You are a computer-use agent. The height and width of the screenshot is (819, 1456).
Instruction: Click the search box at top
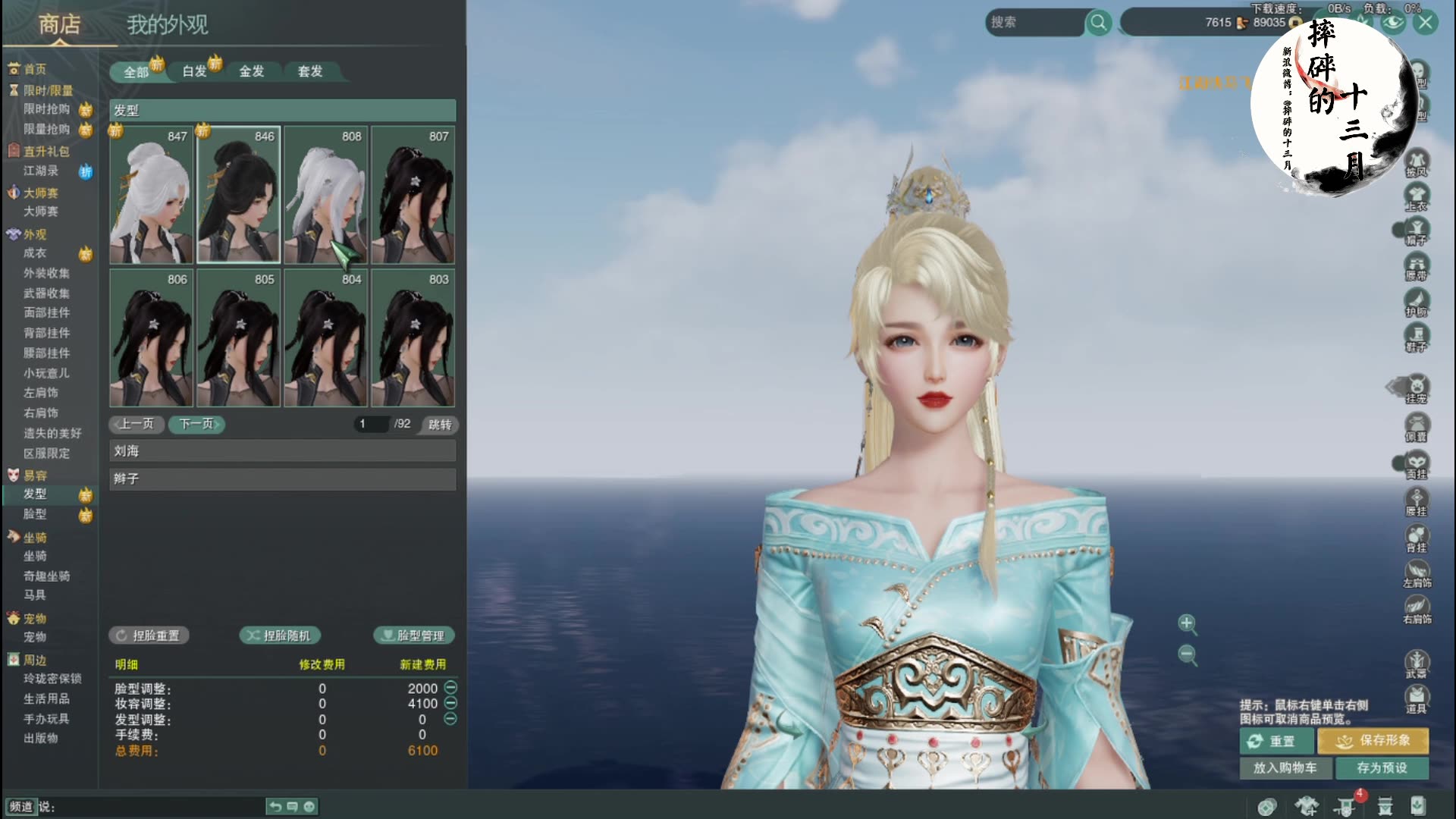tap(1035, 23)
